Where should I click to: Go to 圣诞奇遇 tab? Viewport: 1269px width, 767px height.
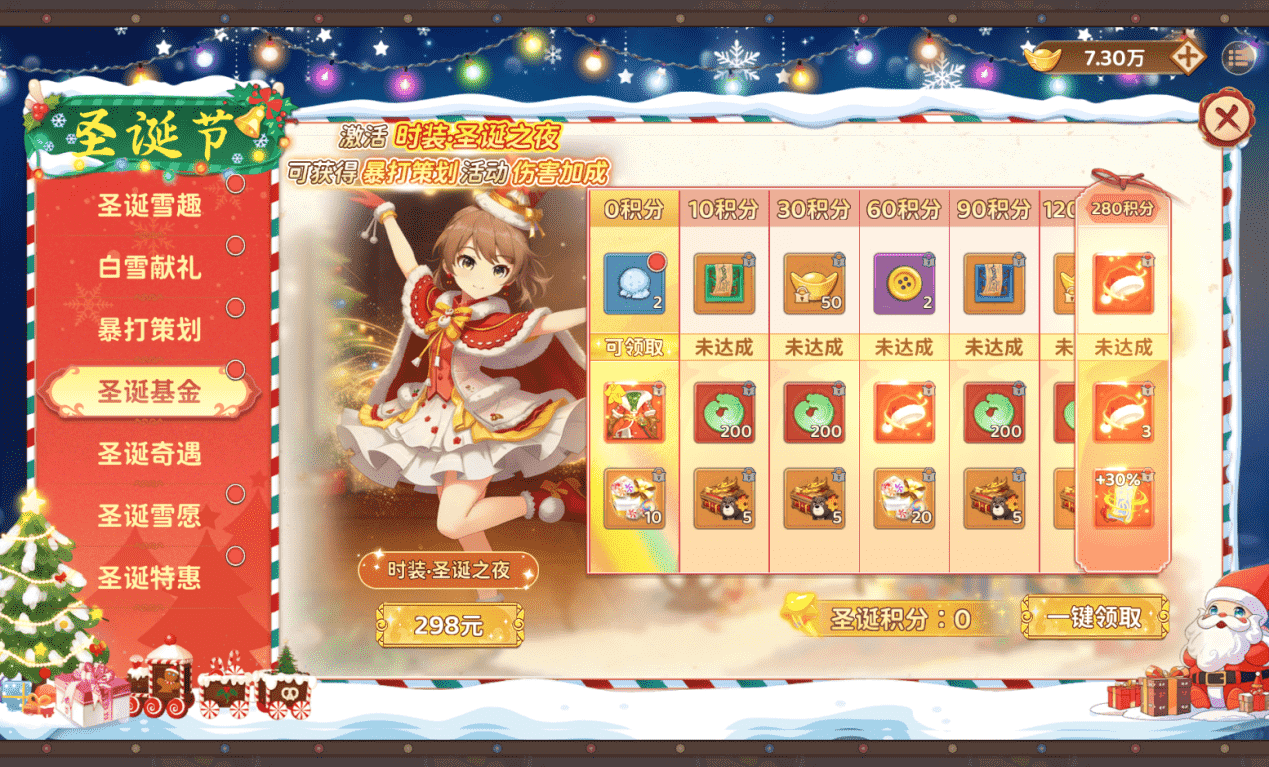pyautogui.click(x=149, y=453)
